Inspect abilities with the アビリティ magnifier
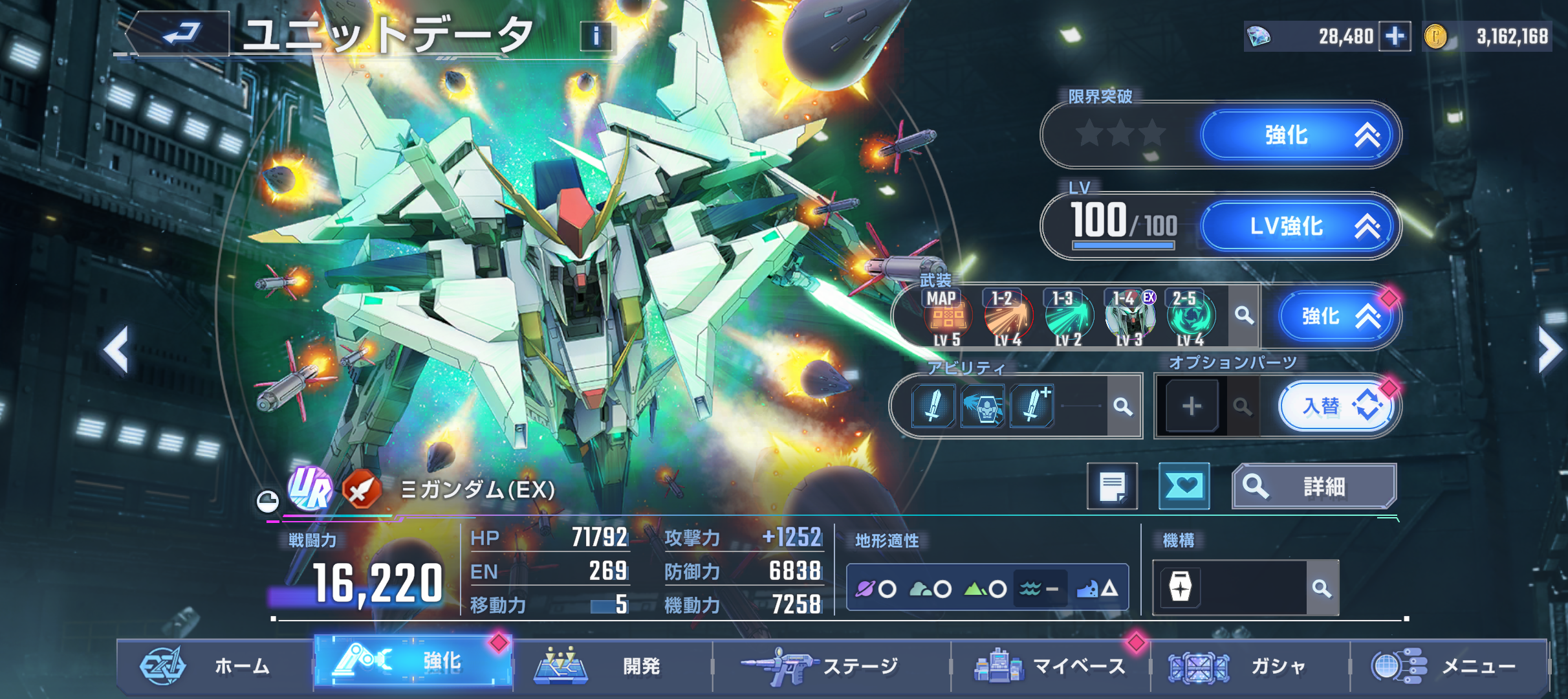This screenshot has width=1568, height=699. [x=1123, y=406]
